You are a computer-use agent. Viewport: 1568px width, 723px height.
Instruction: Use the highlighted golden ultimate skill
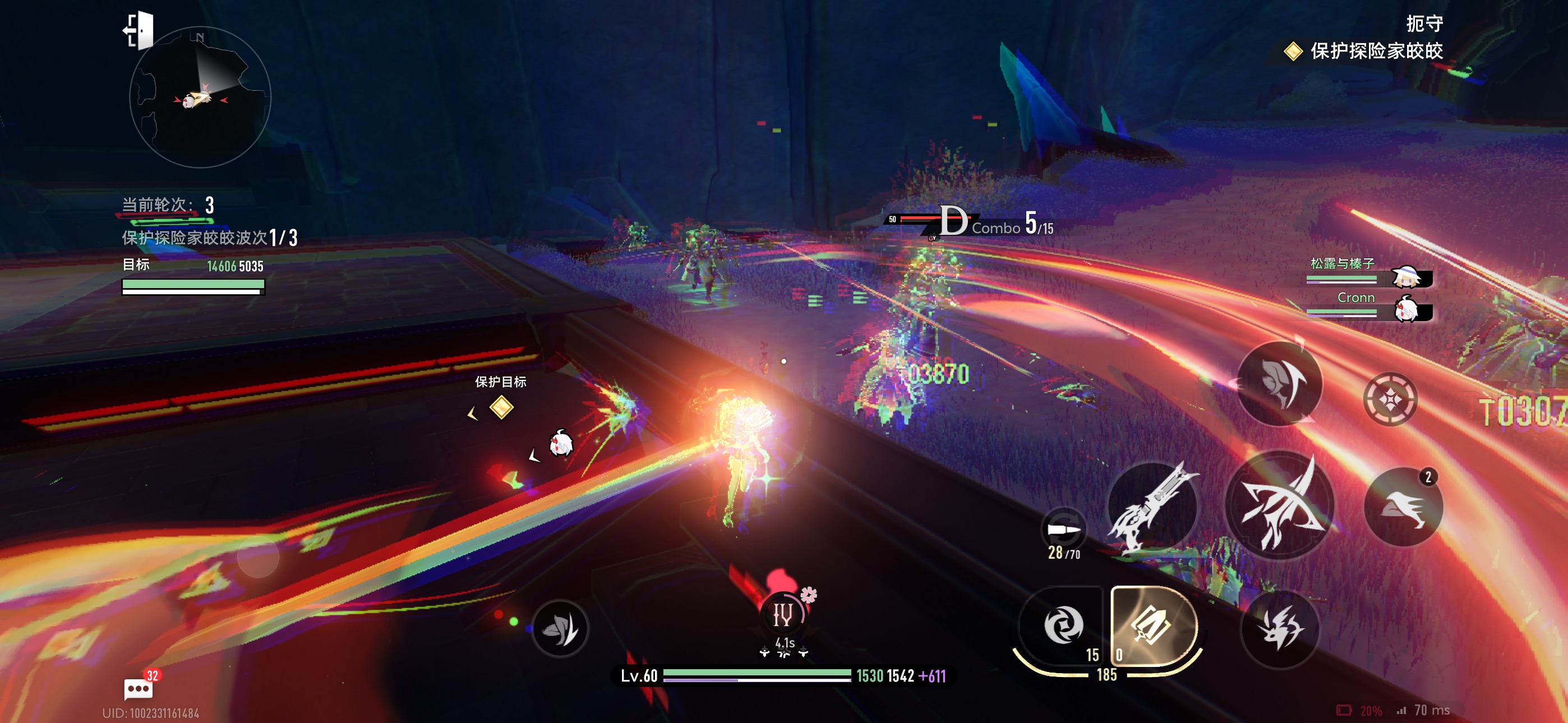(x=1153, y=625)
